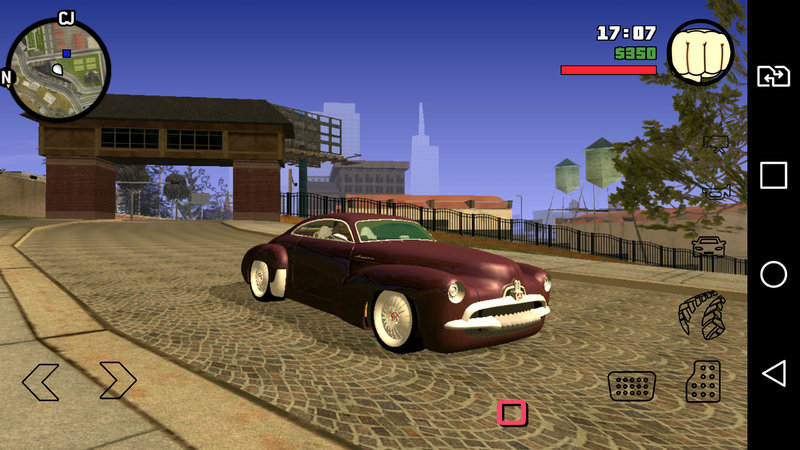Tap the wide brake pedal
Viewport: 800px width, 450px height.
(632, 385)
